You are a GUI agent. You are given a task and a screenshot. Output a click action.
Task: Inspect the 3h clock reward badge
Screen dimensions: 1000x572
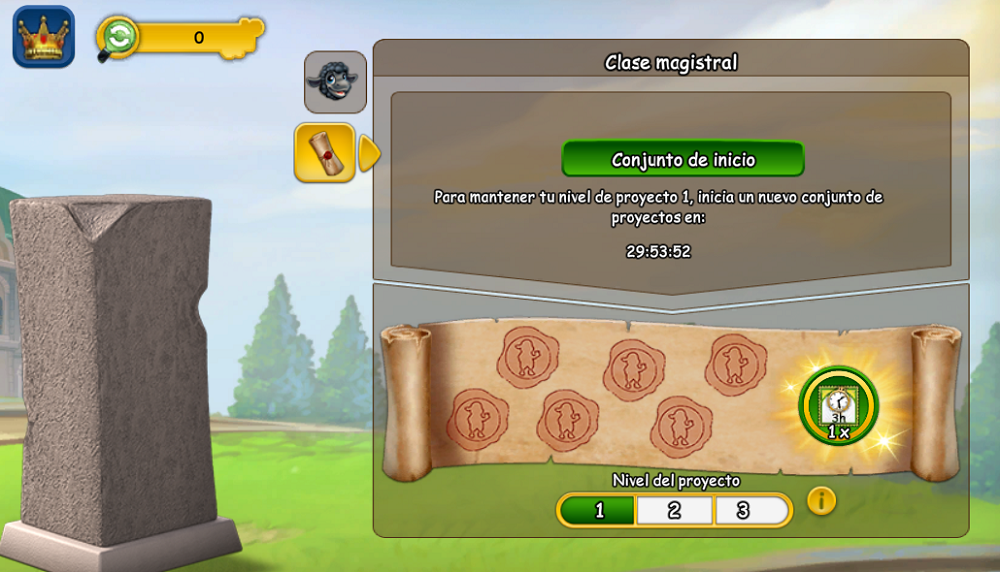(838, 406)
